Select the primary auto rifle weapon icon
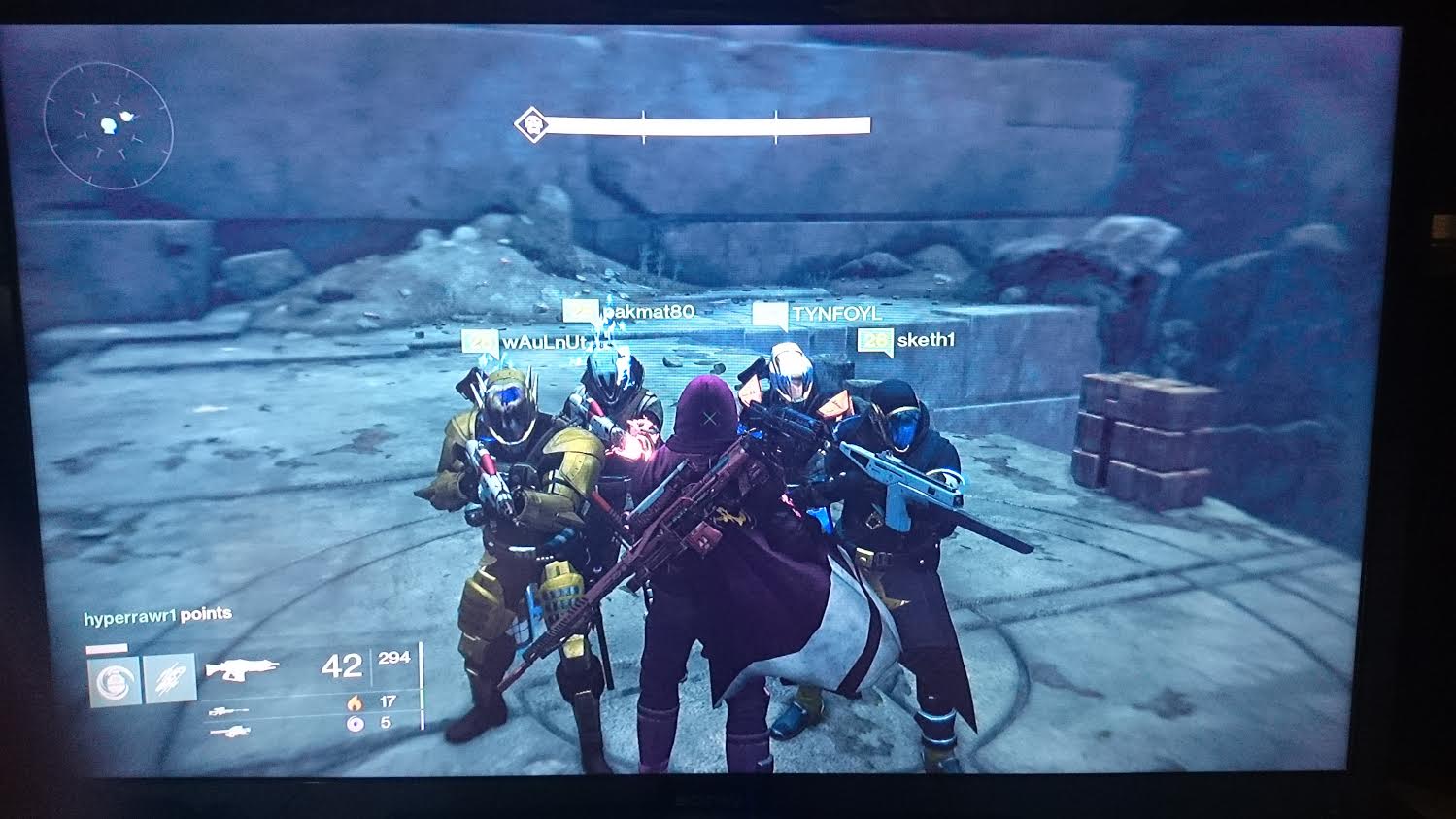The width and height of the screenshot is (1456, 819). (x=242, y=668)
